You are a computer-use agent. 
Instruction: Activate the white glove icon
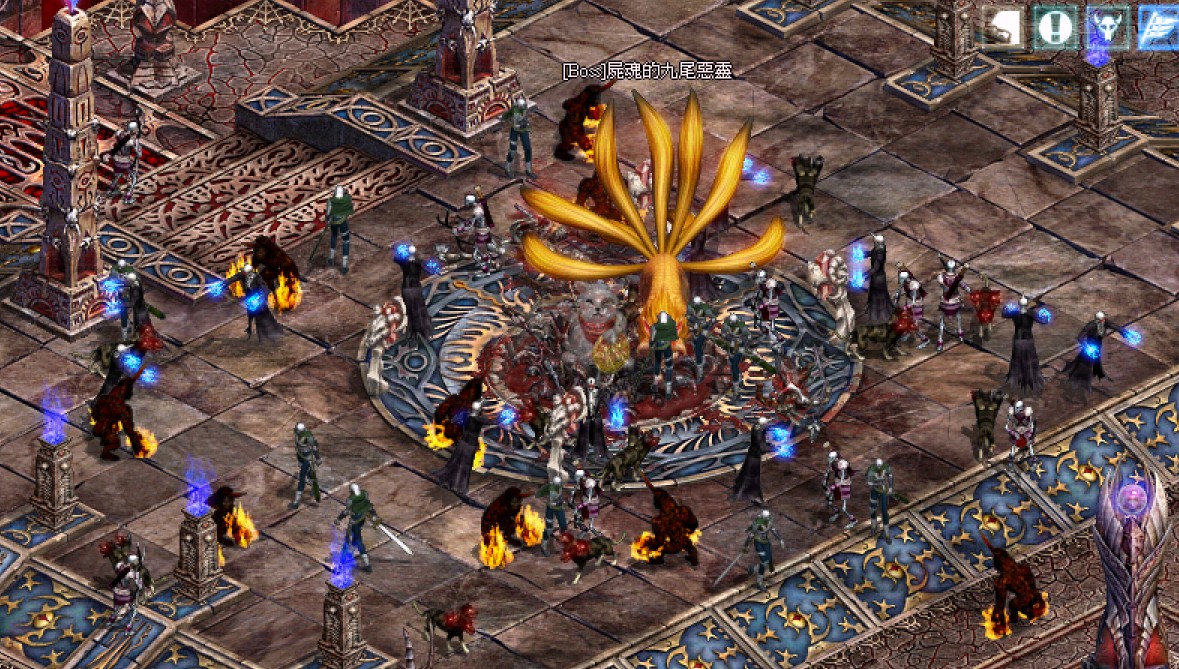click(1002, 27)
